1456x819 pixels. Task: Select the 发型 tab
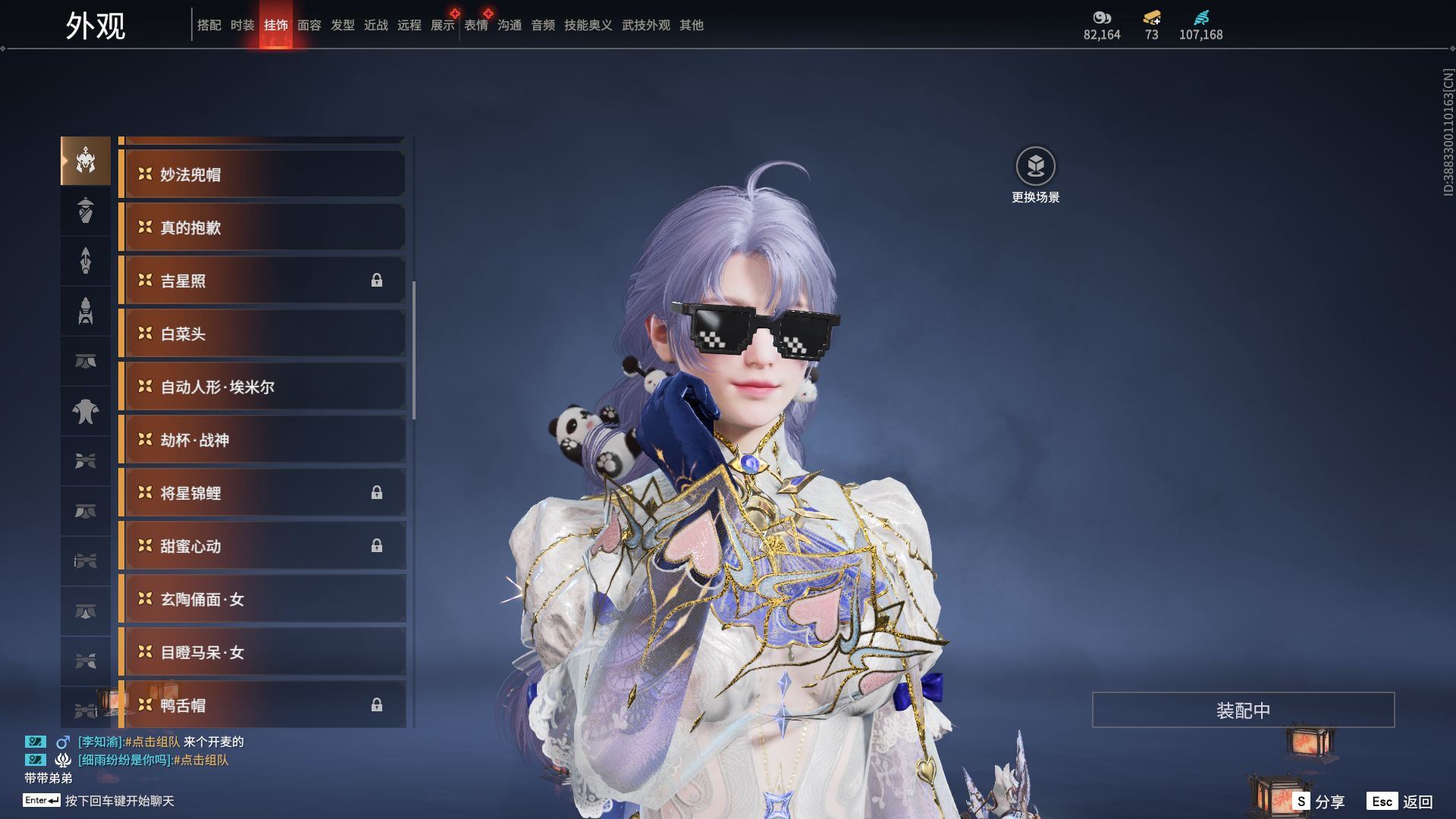coord(343,25)
